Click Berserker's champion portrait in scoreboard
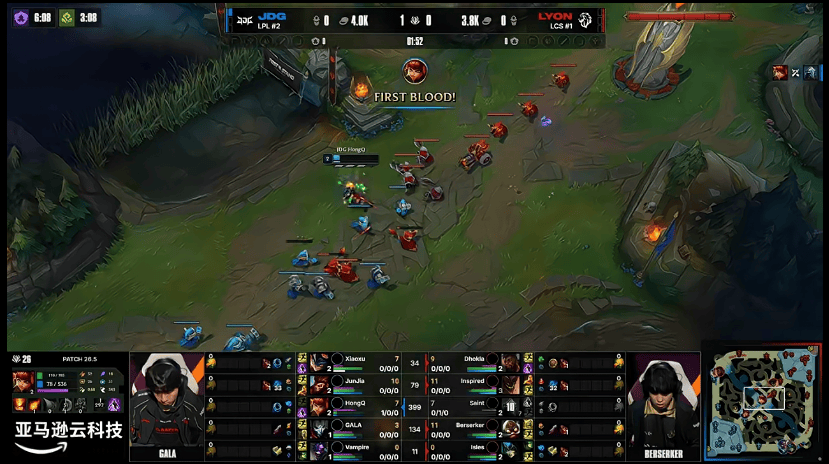Image resolution: width=829 pixels, height=464 pixels. click(x=510, y=428)
